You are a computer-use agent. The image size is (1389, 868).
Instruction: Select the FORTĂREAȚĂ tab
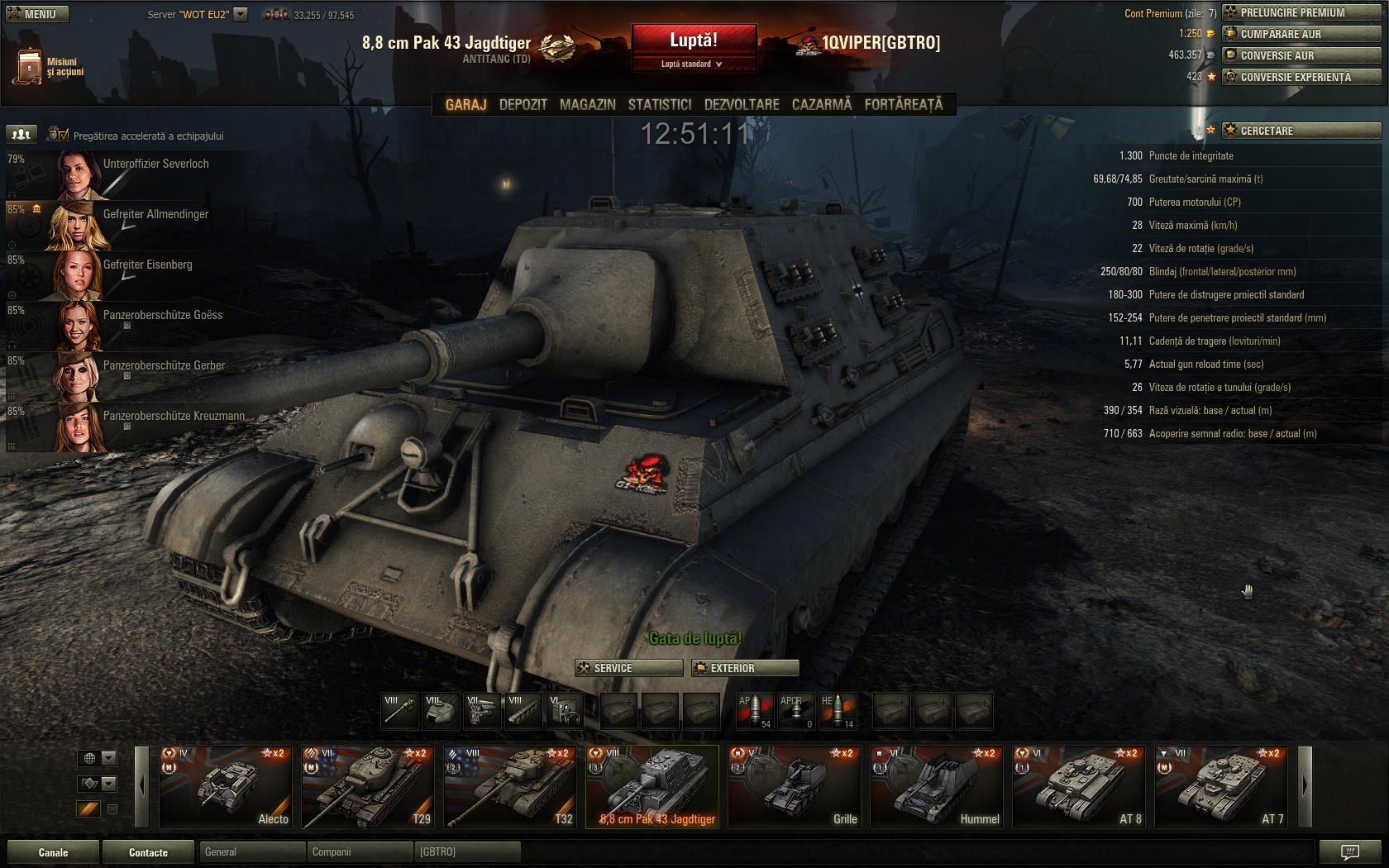click(903, 105)
